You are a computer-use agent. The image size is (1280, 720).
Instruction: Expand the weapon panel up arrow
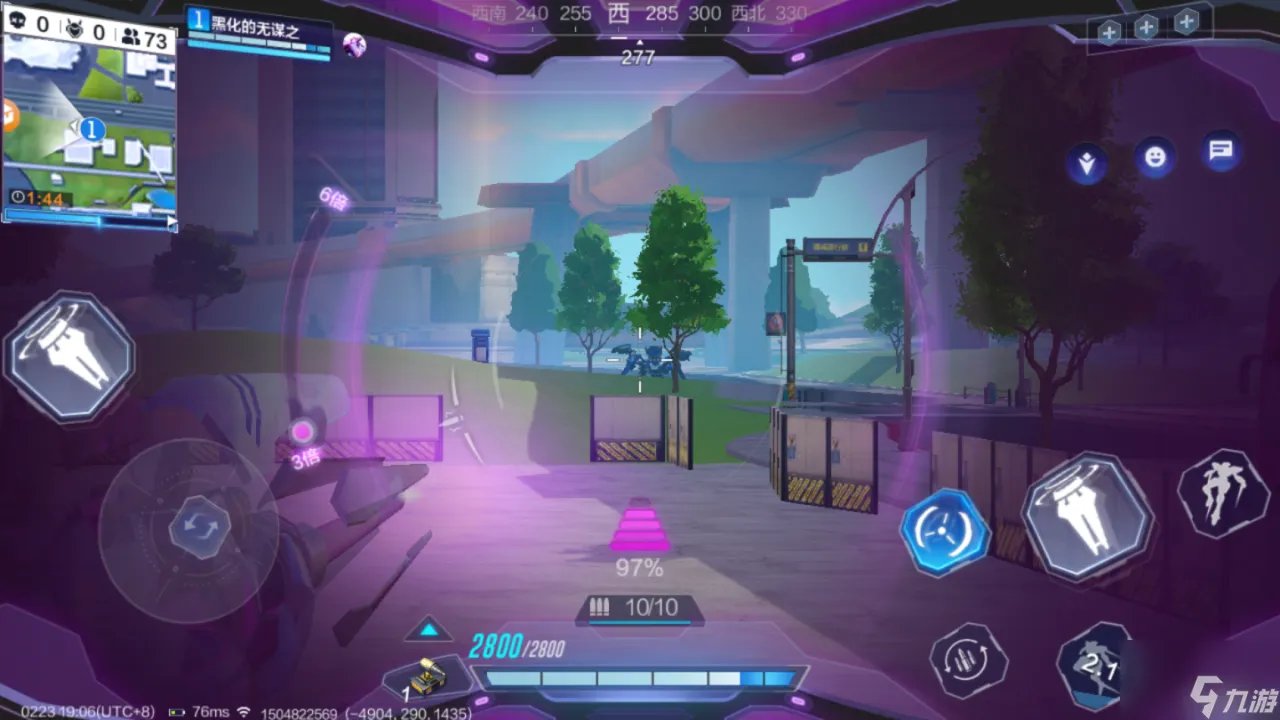click(429, 629)
